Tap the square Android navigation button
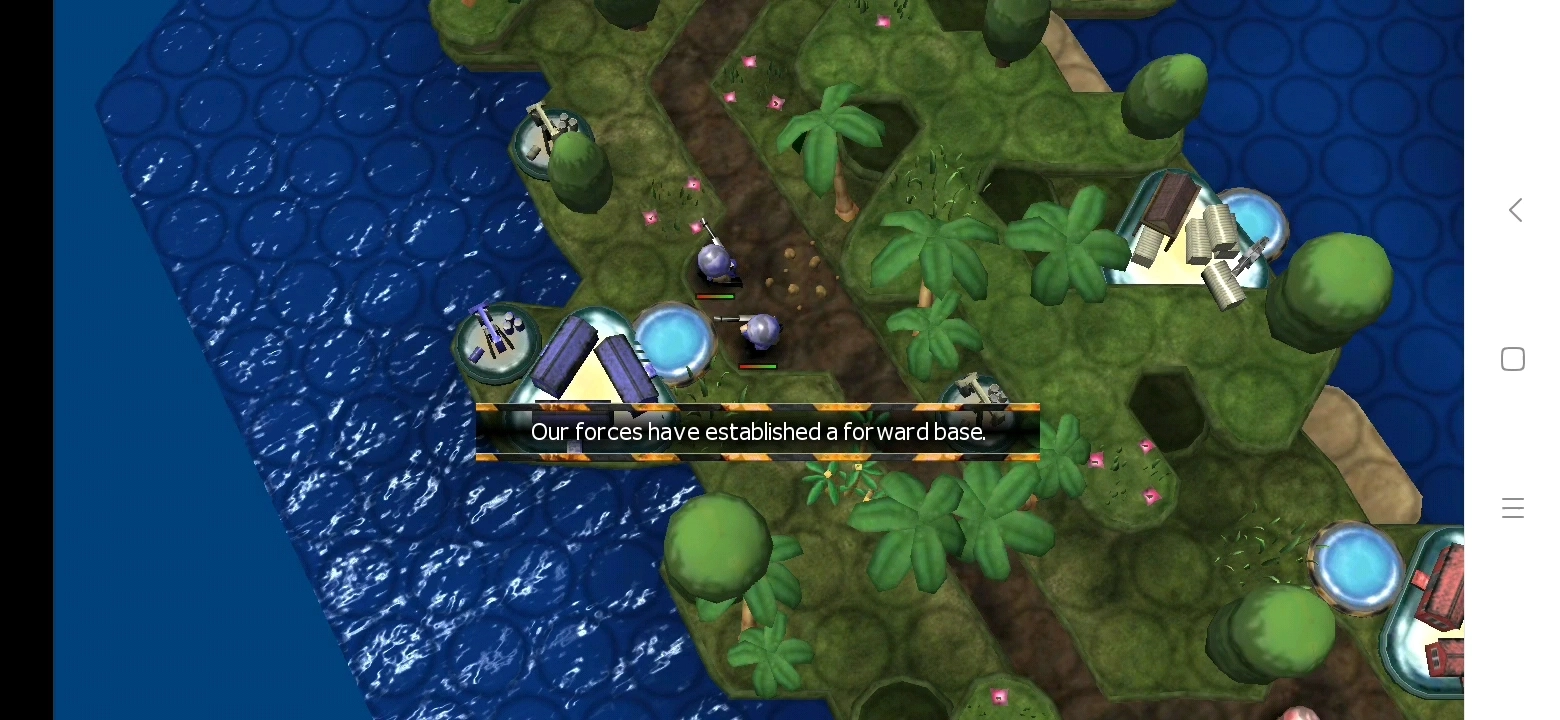 pos(1513,359)
